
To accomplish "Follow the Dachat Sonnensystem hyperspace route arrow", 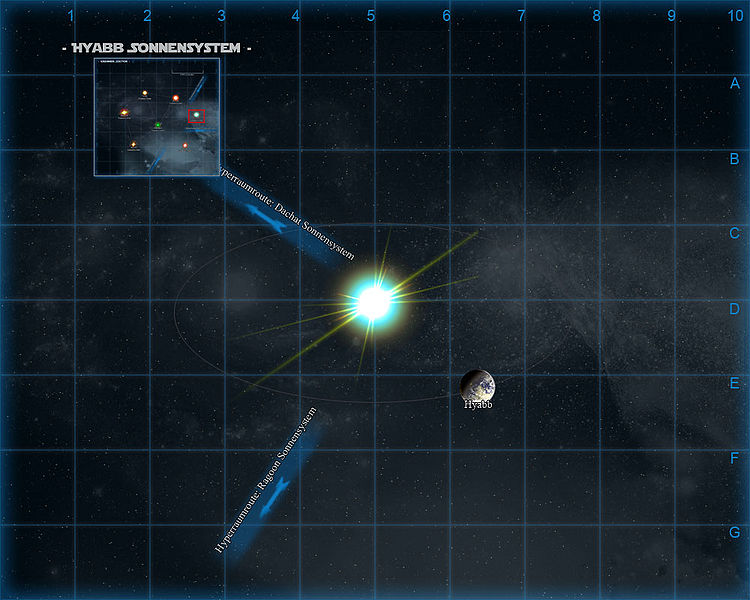I will [x=280, y=226].
